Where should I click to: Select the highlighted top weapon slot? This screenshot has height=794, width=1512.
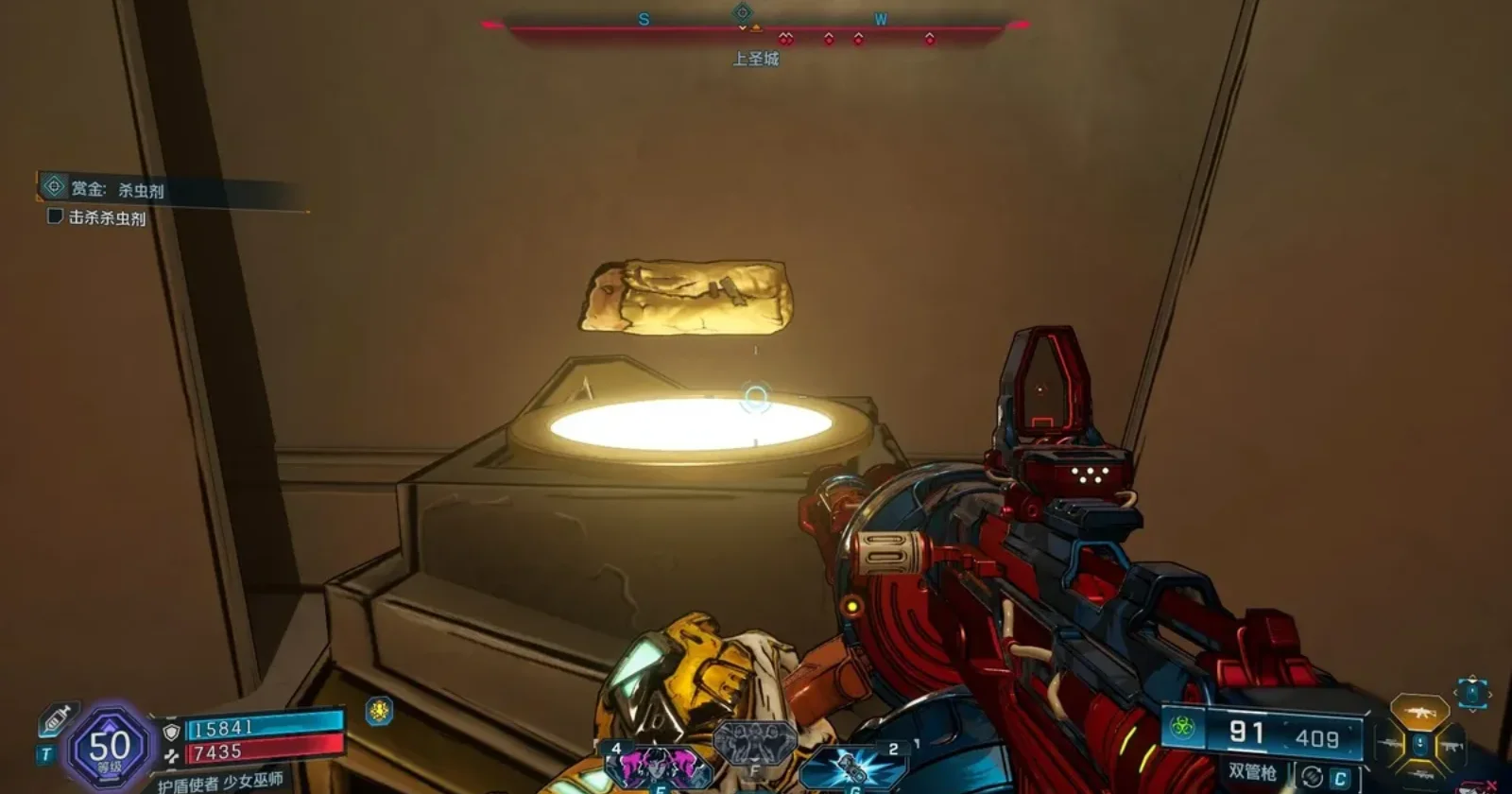(x=1418, y=712)
